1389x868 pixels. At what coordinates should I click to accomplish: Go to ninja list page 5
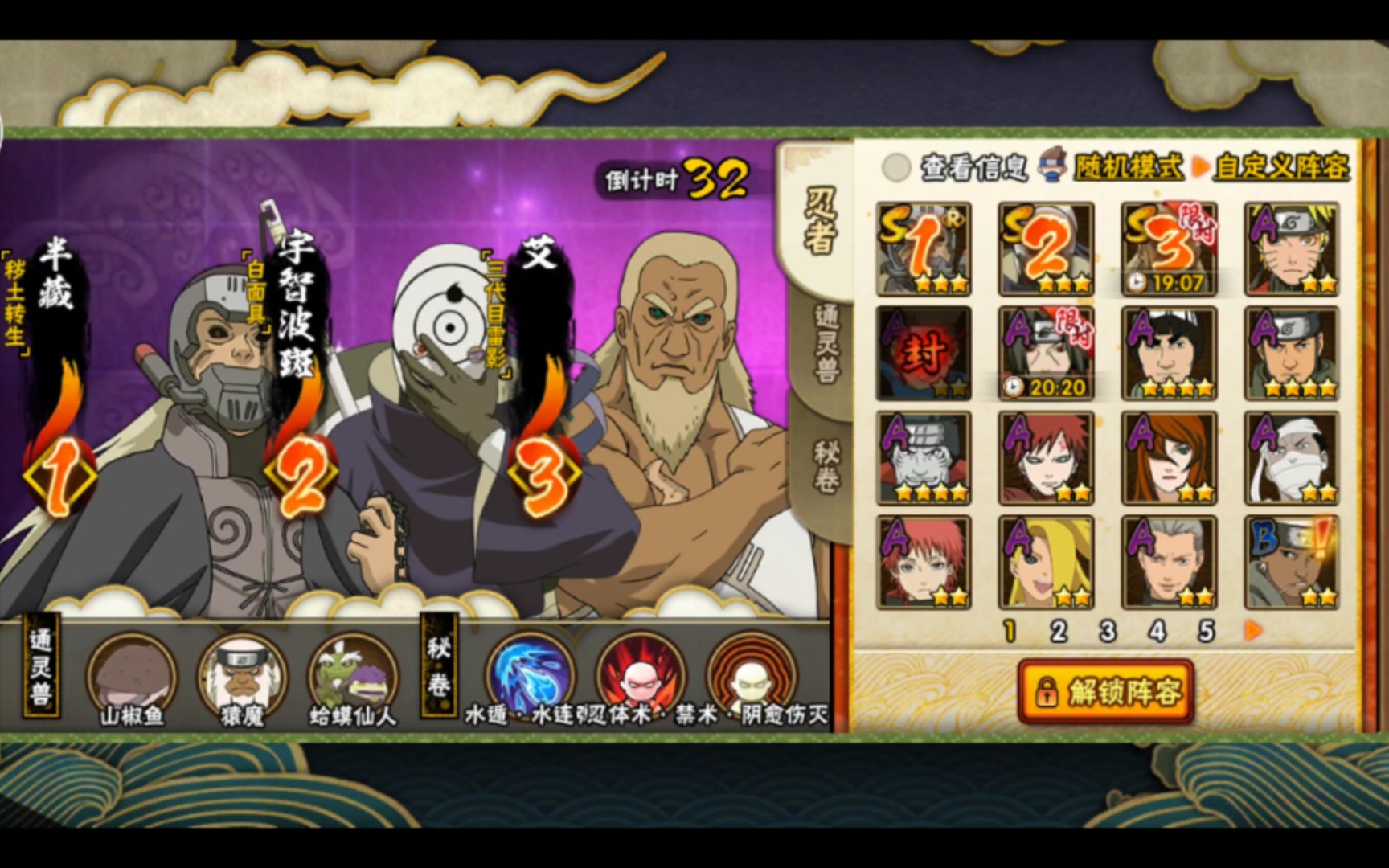1206,632
